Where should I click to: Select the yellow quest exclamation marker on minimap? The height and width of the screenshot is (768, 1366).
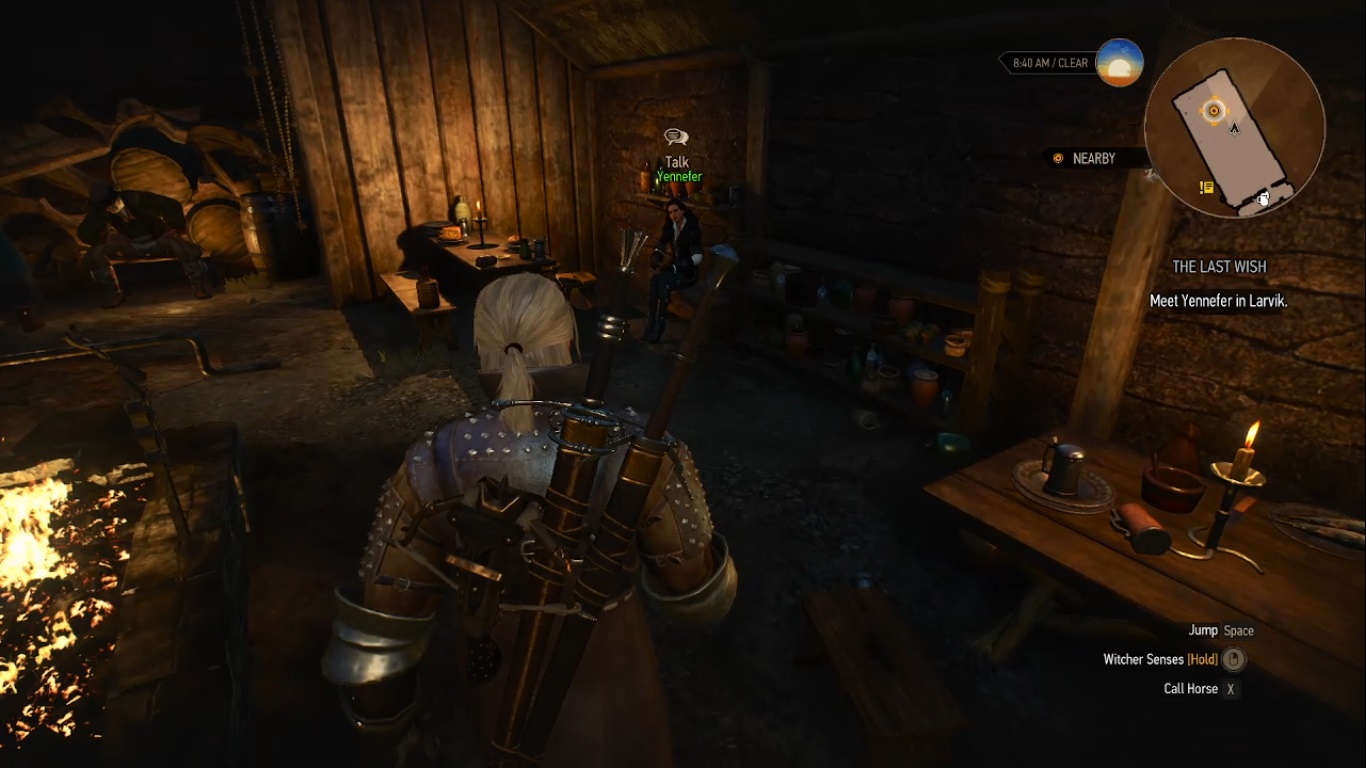pos(1205,186)
